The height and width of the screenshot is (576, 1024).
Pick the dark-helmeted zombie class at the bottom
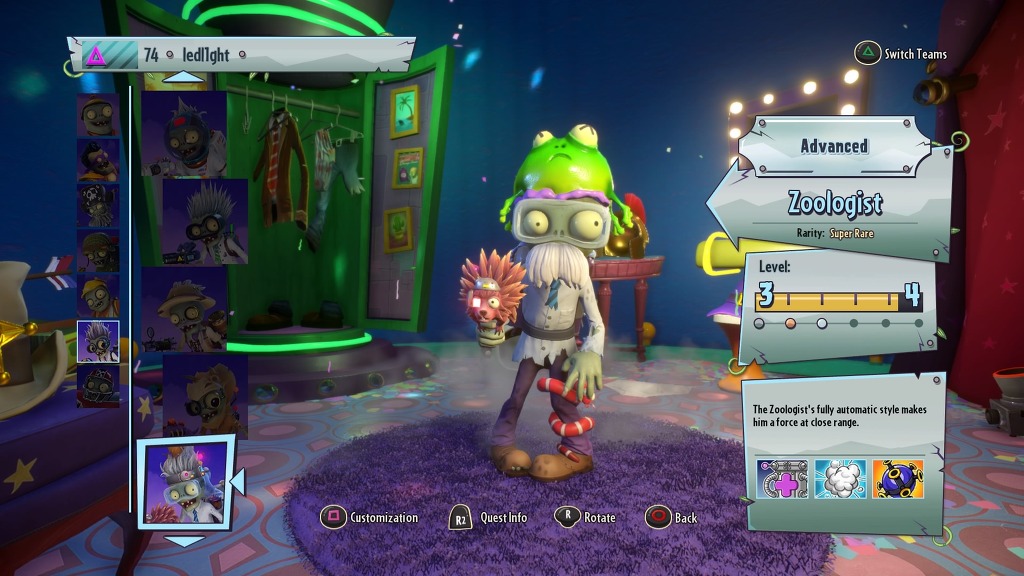(x=98, y=386)
